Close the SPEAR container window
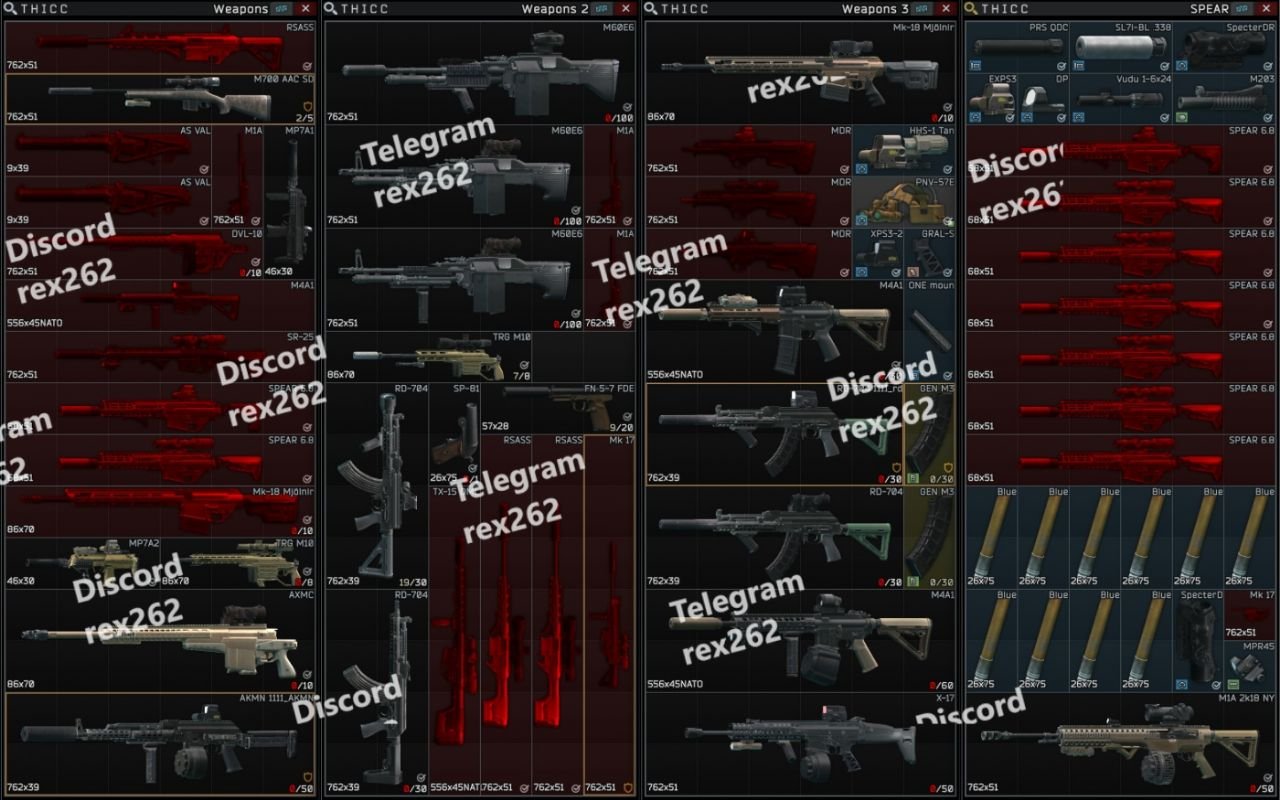Viewport: 1280px width, 800px height. [1267, 9]
